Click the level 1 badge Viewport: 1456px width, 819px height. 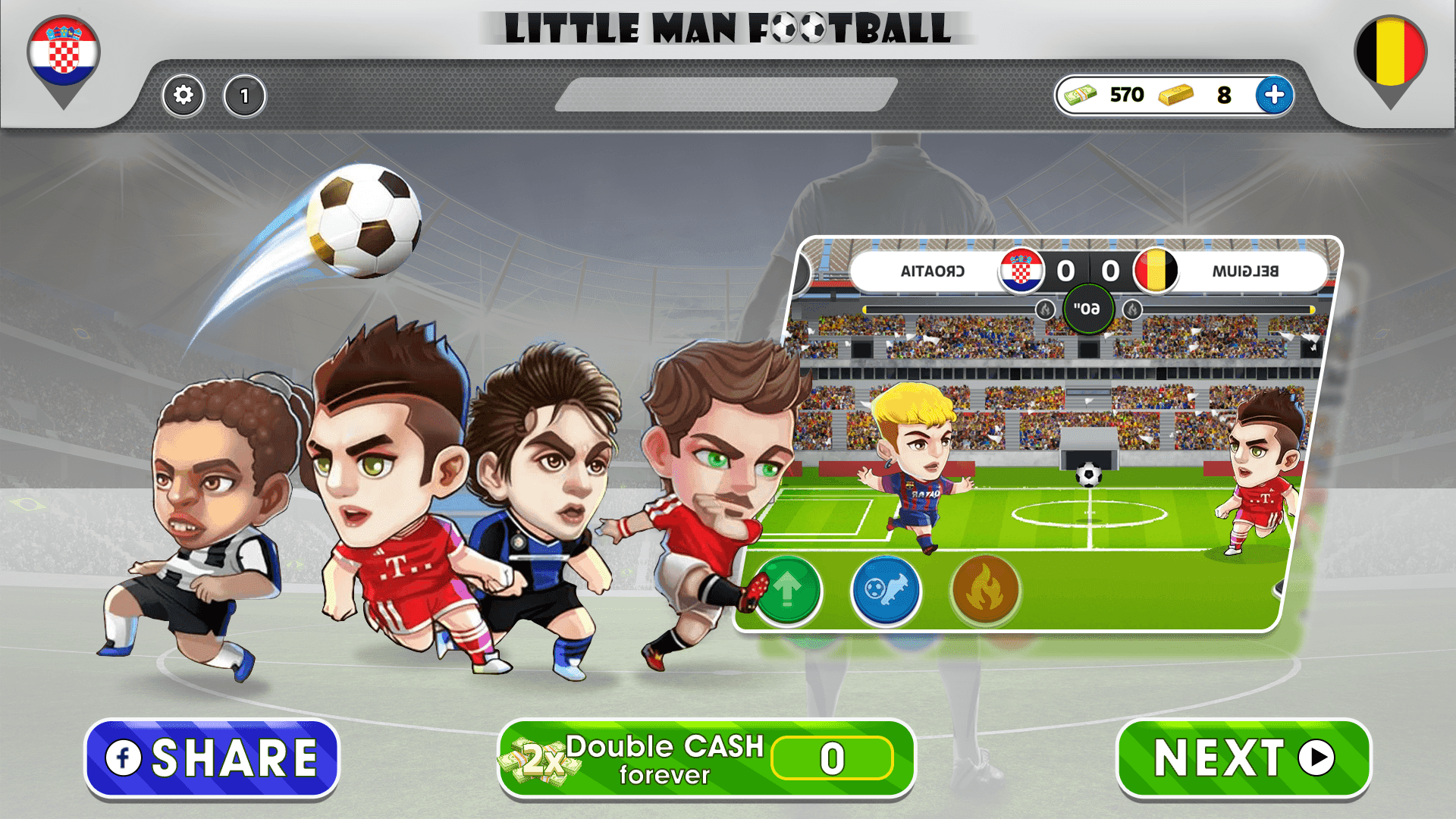coord(244,96)
